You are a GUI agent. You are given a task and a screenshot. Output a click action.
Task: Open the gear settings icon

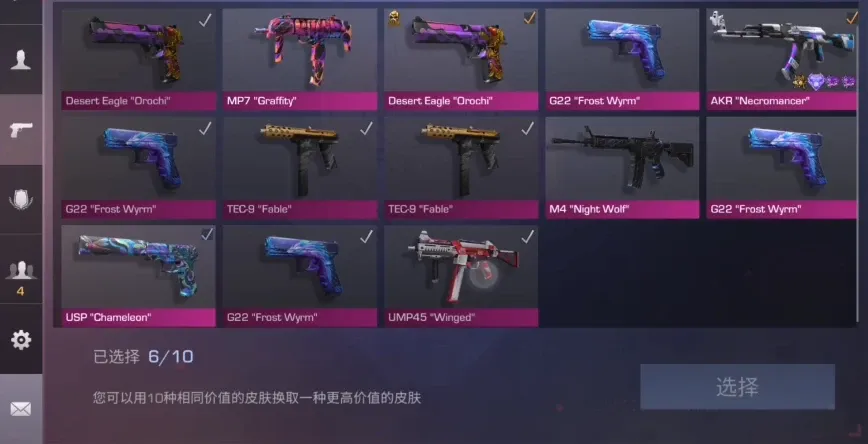pyautogui.click(x=20, y=340)
